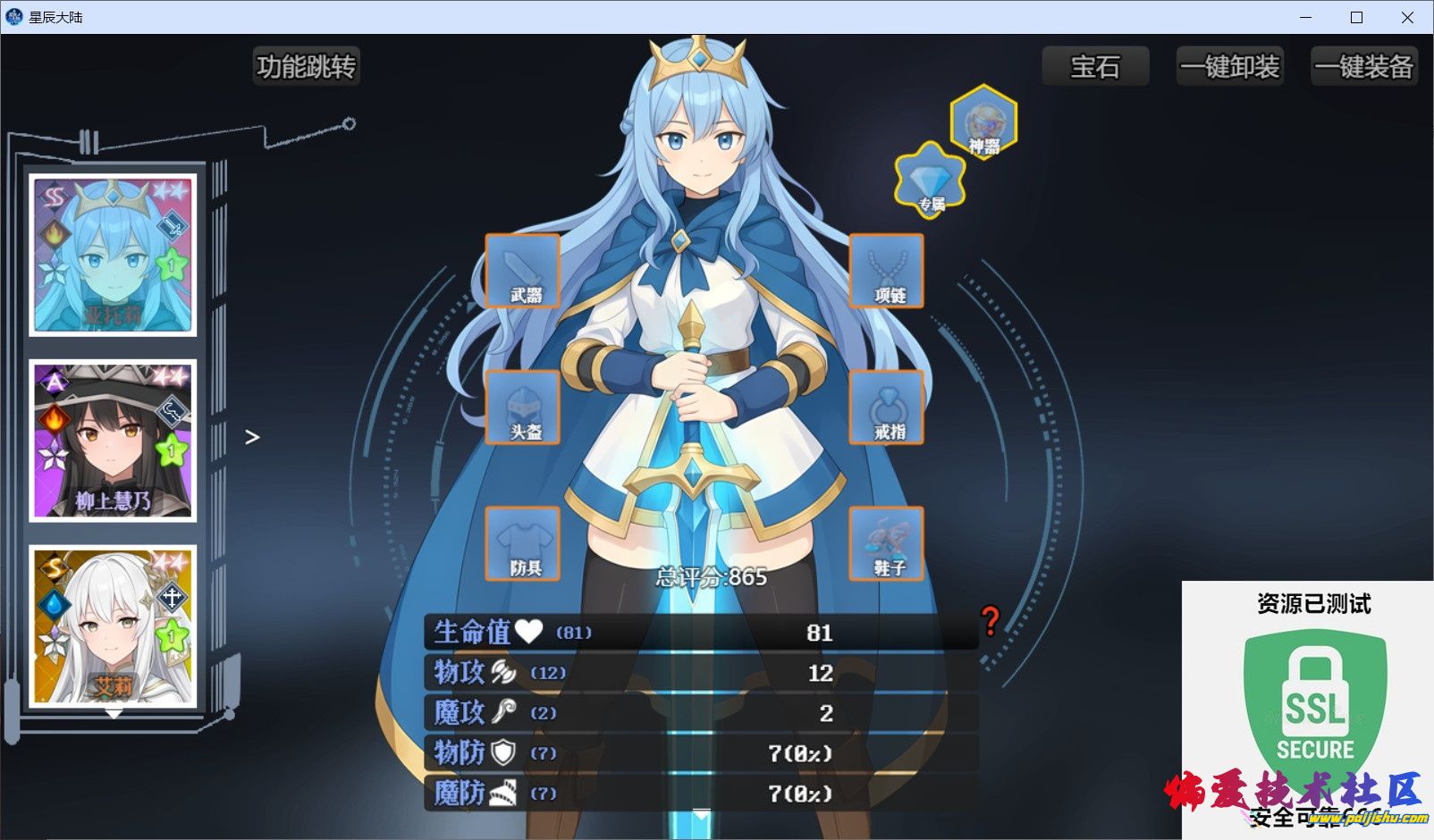Open the 宝石 gem panel
The width and height of the screenshot is (1434, 840).
(1094, 65)
